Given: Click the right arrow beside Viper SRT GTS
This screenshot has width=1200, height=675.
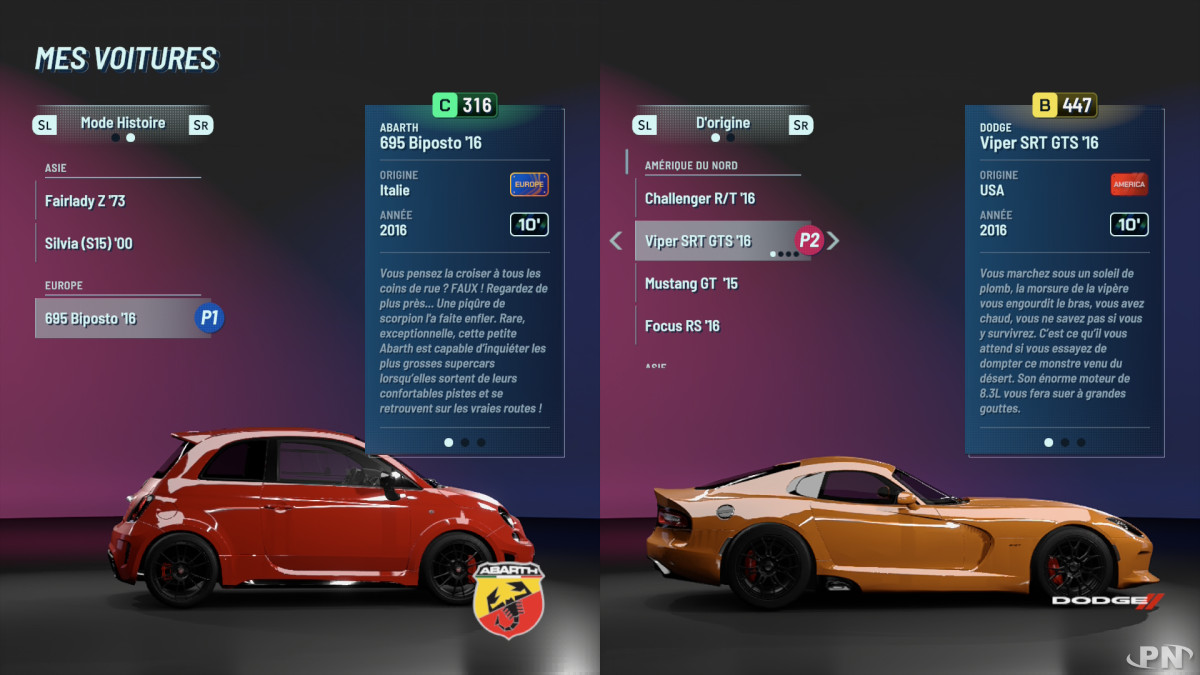Looking at the screenshot, I should pos(833,241).
